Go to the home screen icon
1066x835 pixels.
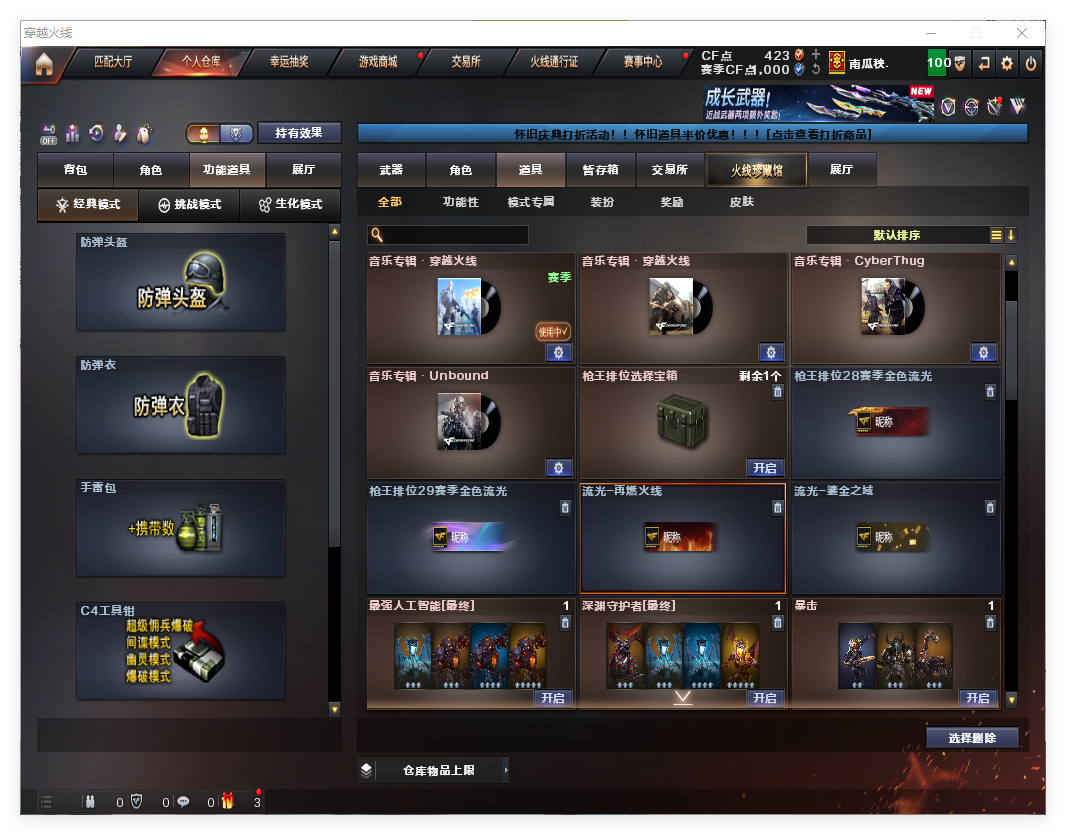43,64
